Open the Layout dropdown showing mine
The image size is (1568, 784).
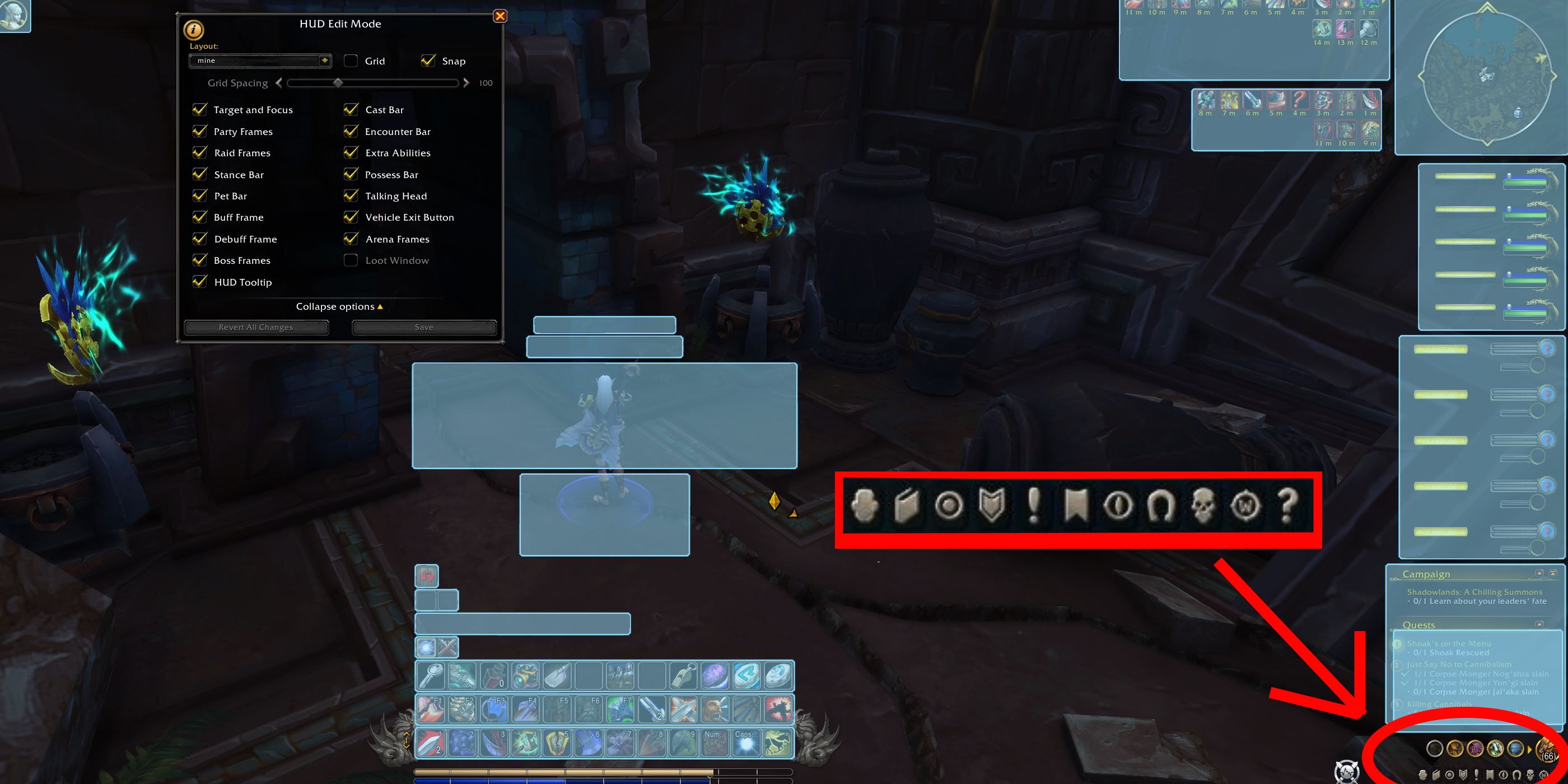[260, 60]
